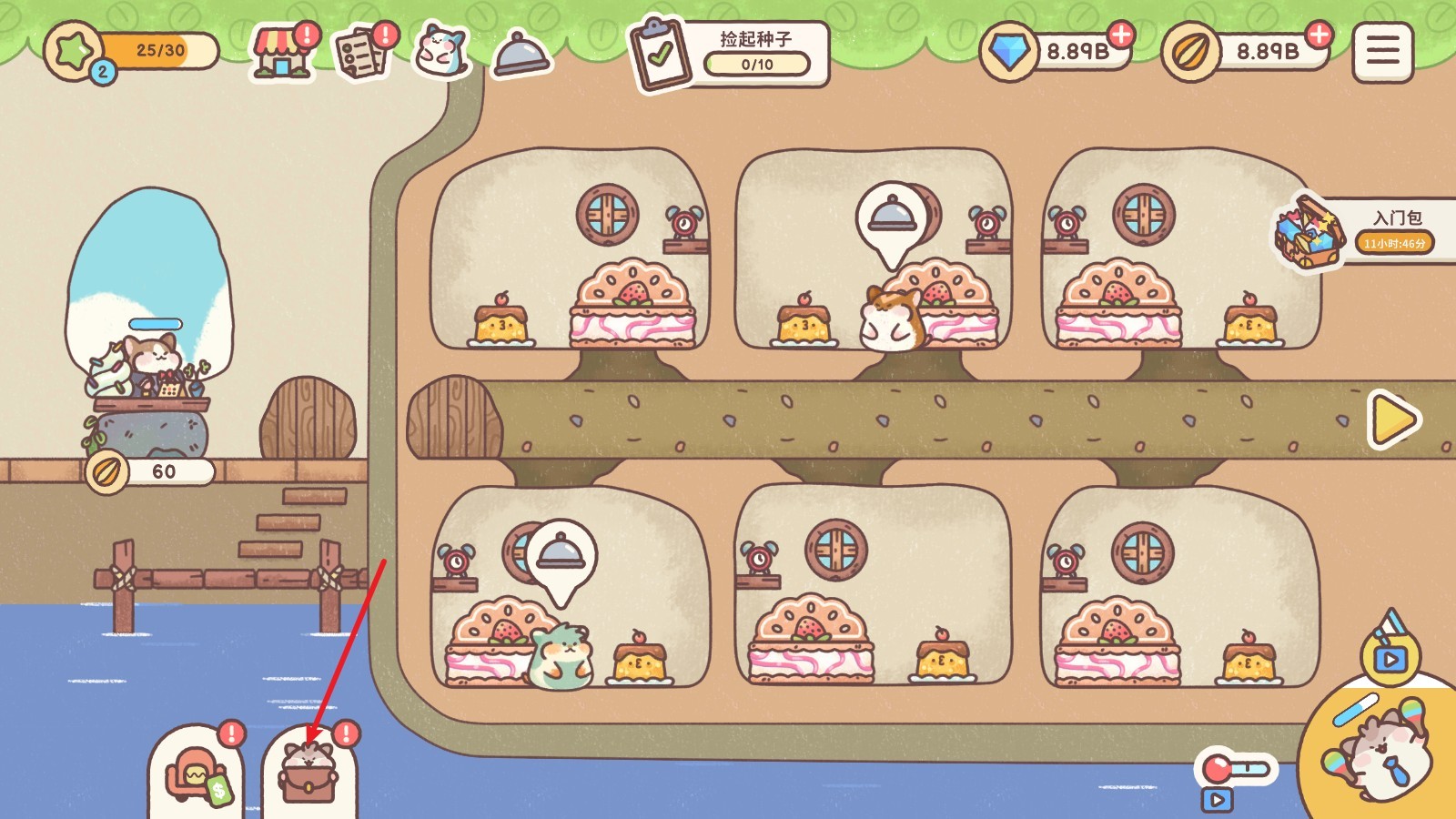The image size is (1456, 819).
Task: Tap the cloche bubble over the brown hamster
Action: coord(892,217)
